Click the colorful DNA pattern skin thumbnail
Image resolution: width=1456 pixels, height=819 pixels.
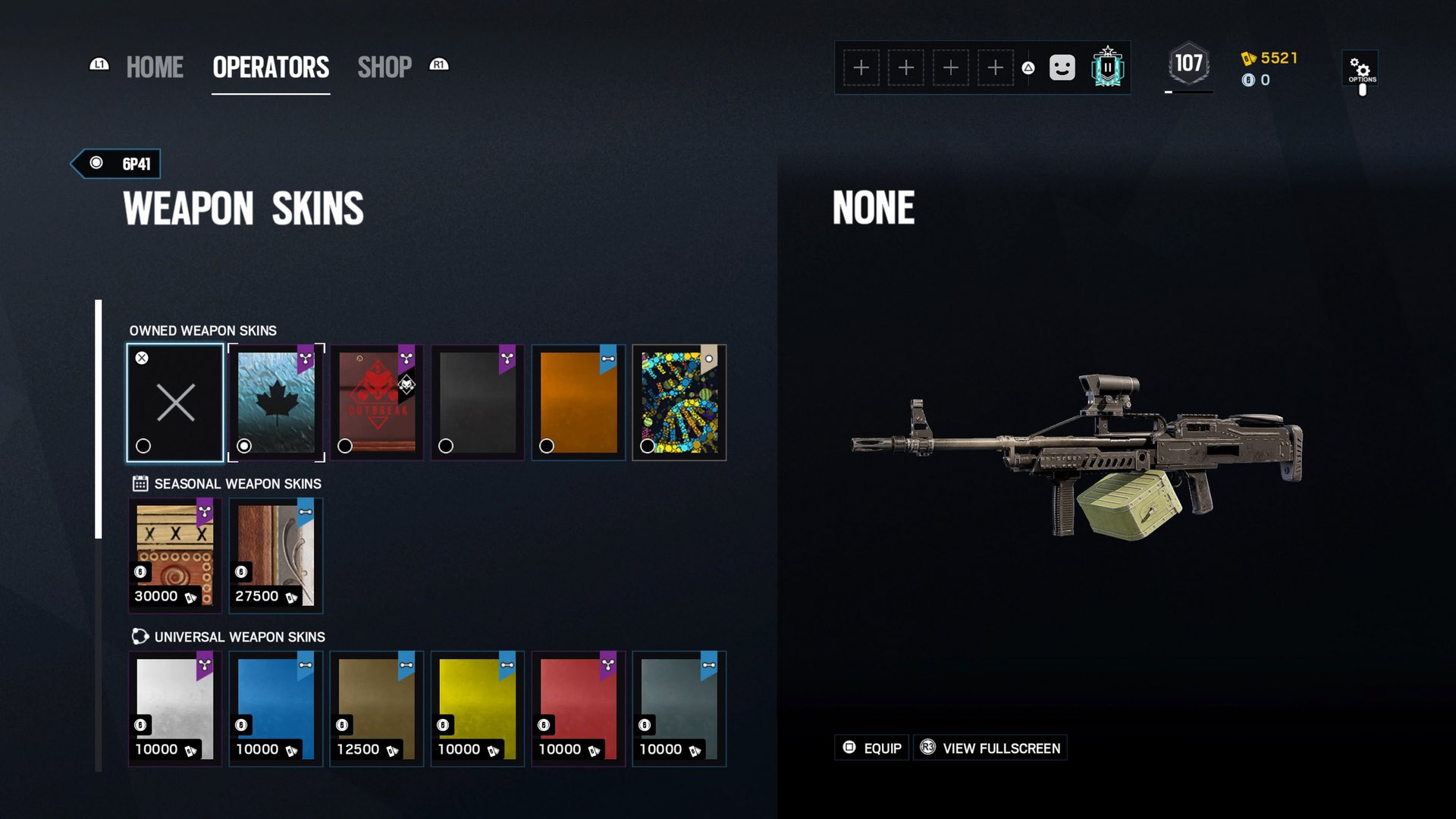(679, 402)
